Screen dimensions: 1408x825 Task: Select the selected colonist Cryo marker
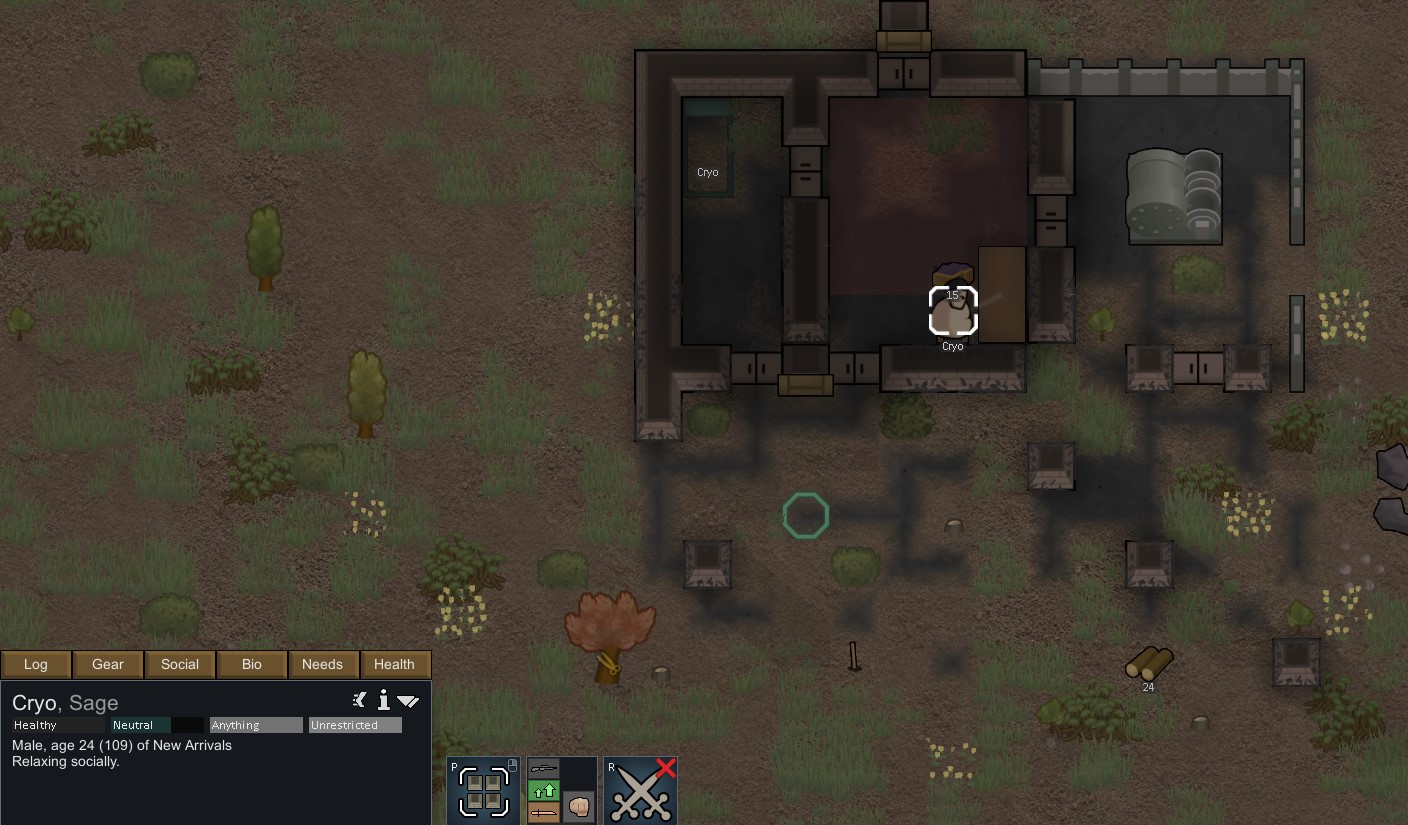coord(953,311)
